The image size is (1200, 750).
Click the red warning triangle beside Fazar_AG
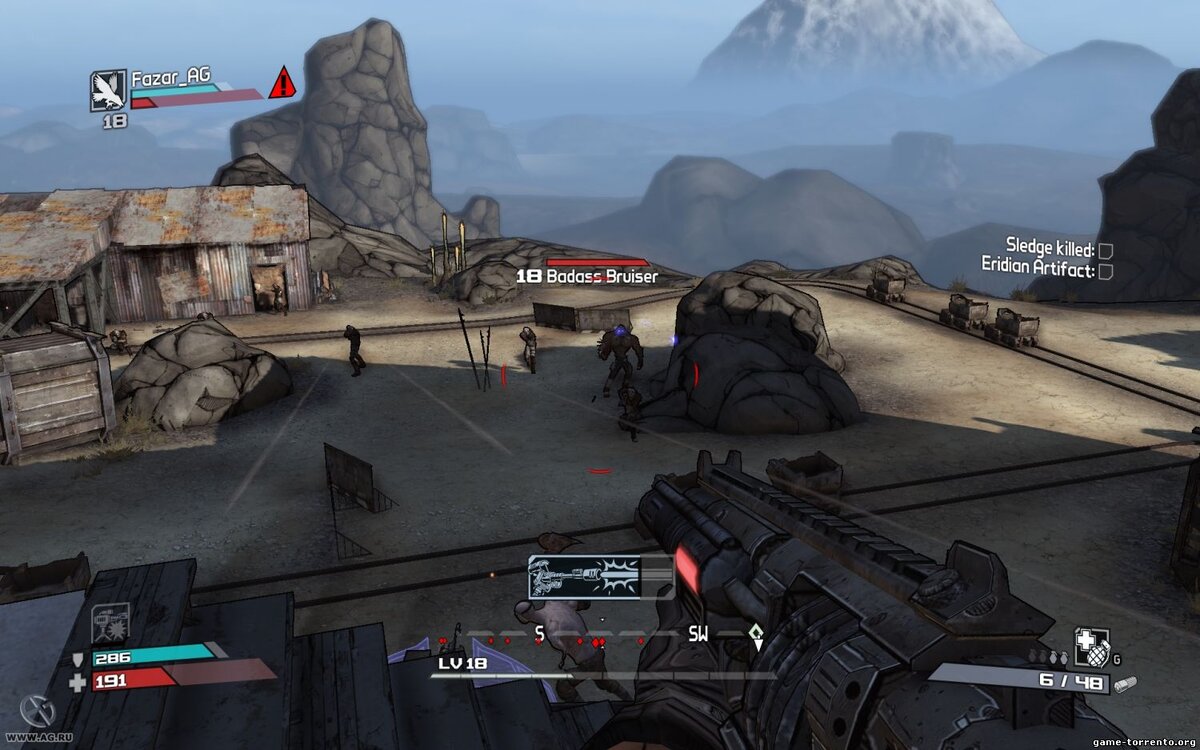coord(282,82)
